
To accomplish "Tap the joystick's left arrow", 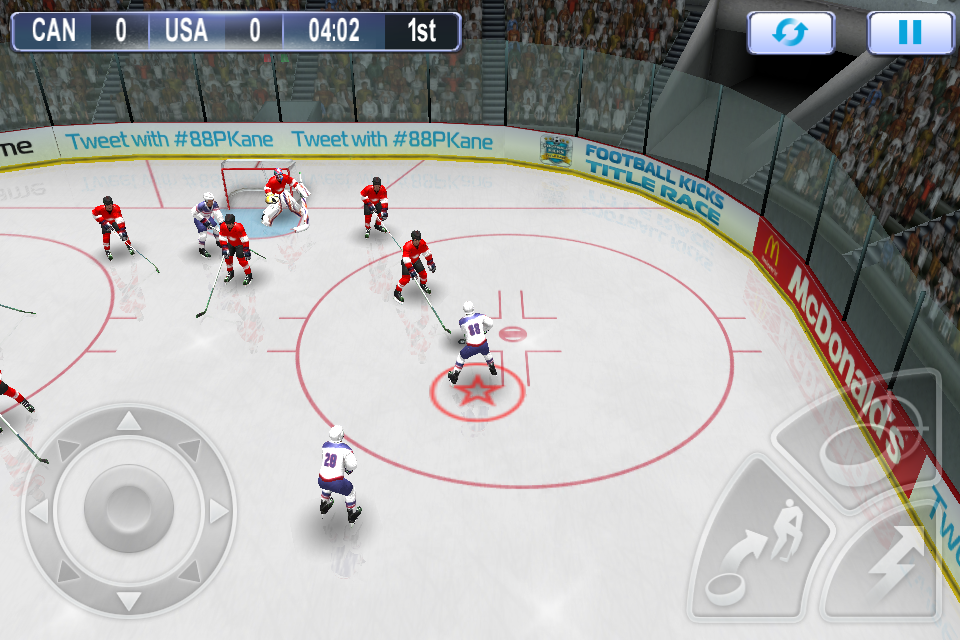I will point(38,512).
